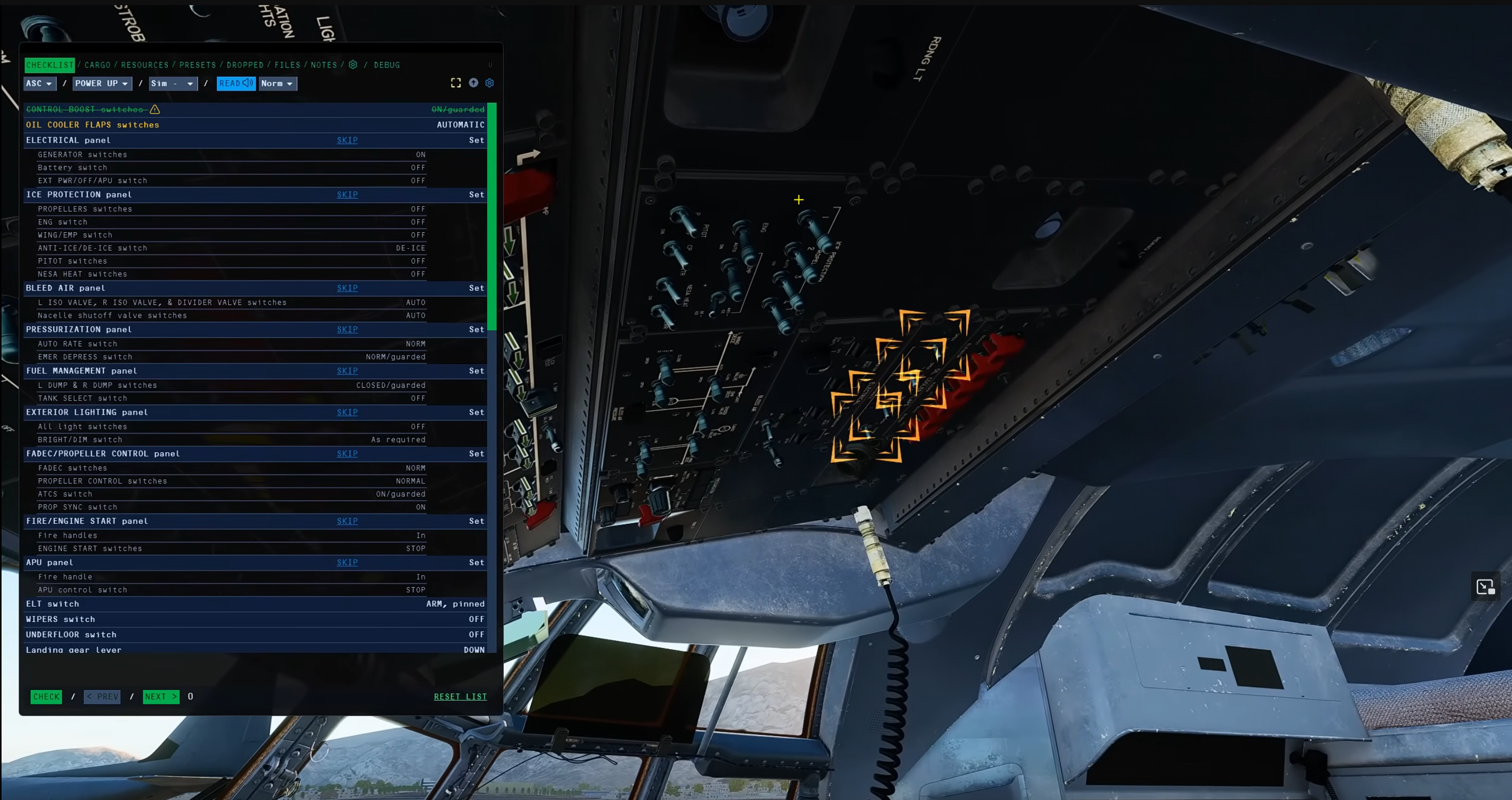Expand the POWER UP checklist selector

point(102,83)
